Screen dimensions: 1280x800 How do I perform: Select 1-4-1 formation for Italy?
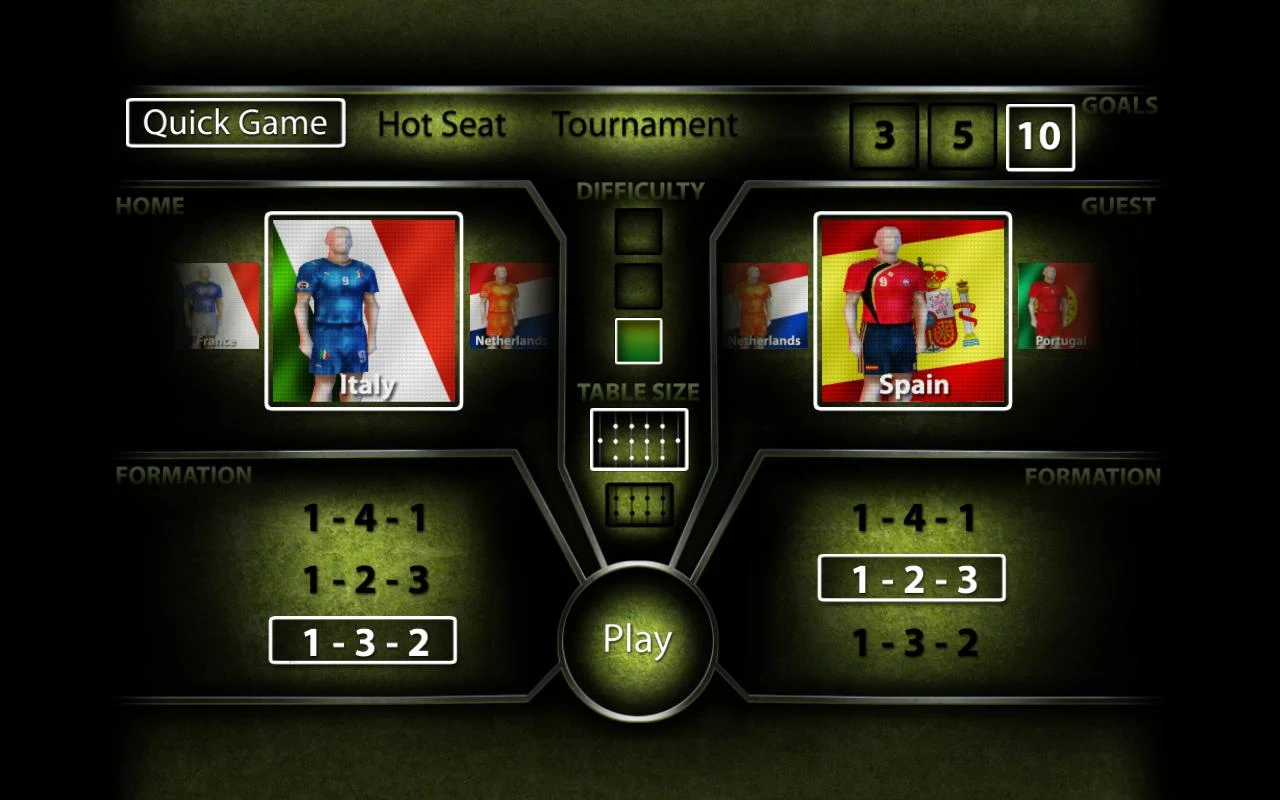[x=363, y=517]
